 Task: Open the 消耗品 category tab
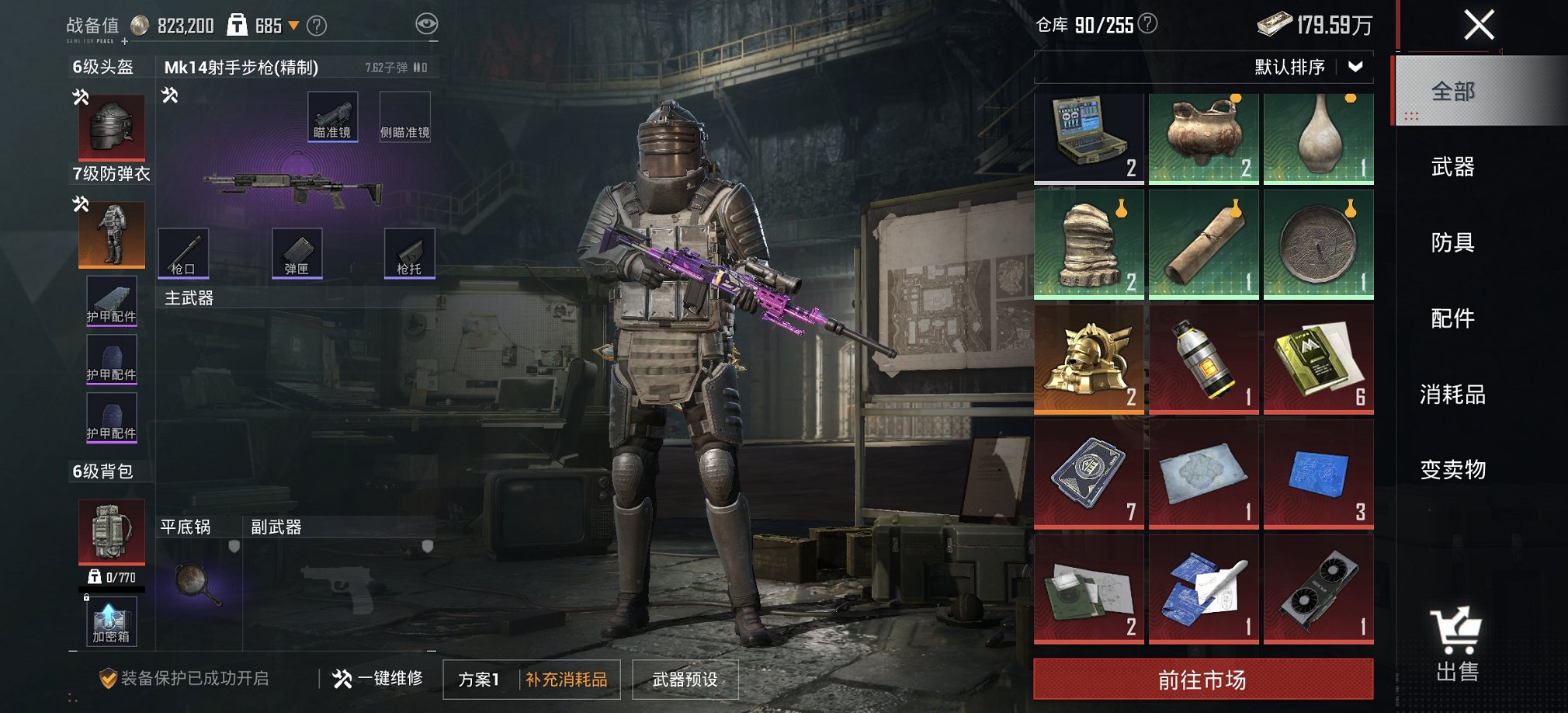click(1455, 395)
